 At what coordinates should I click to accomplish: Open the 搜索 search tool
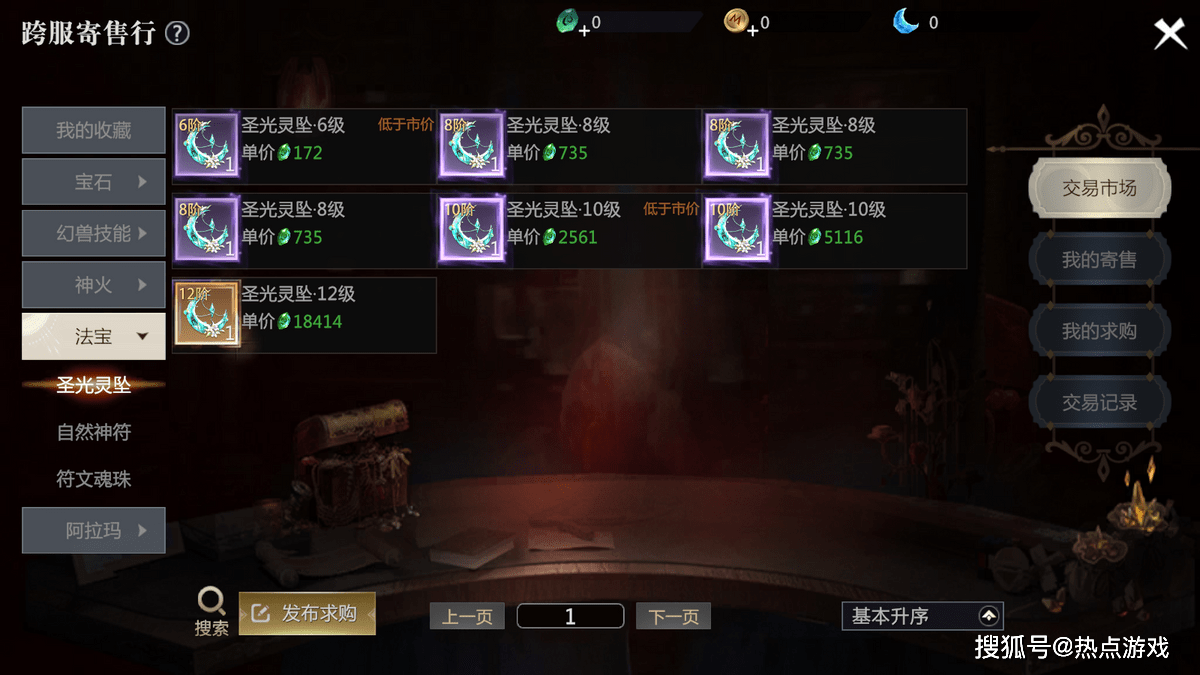(211, 611)
